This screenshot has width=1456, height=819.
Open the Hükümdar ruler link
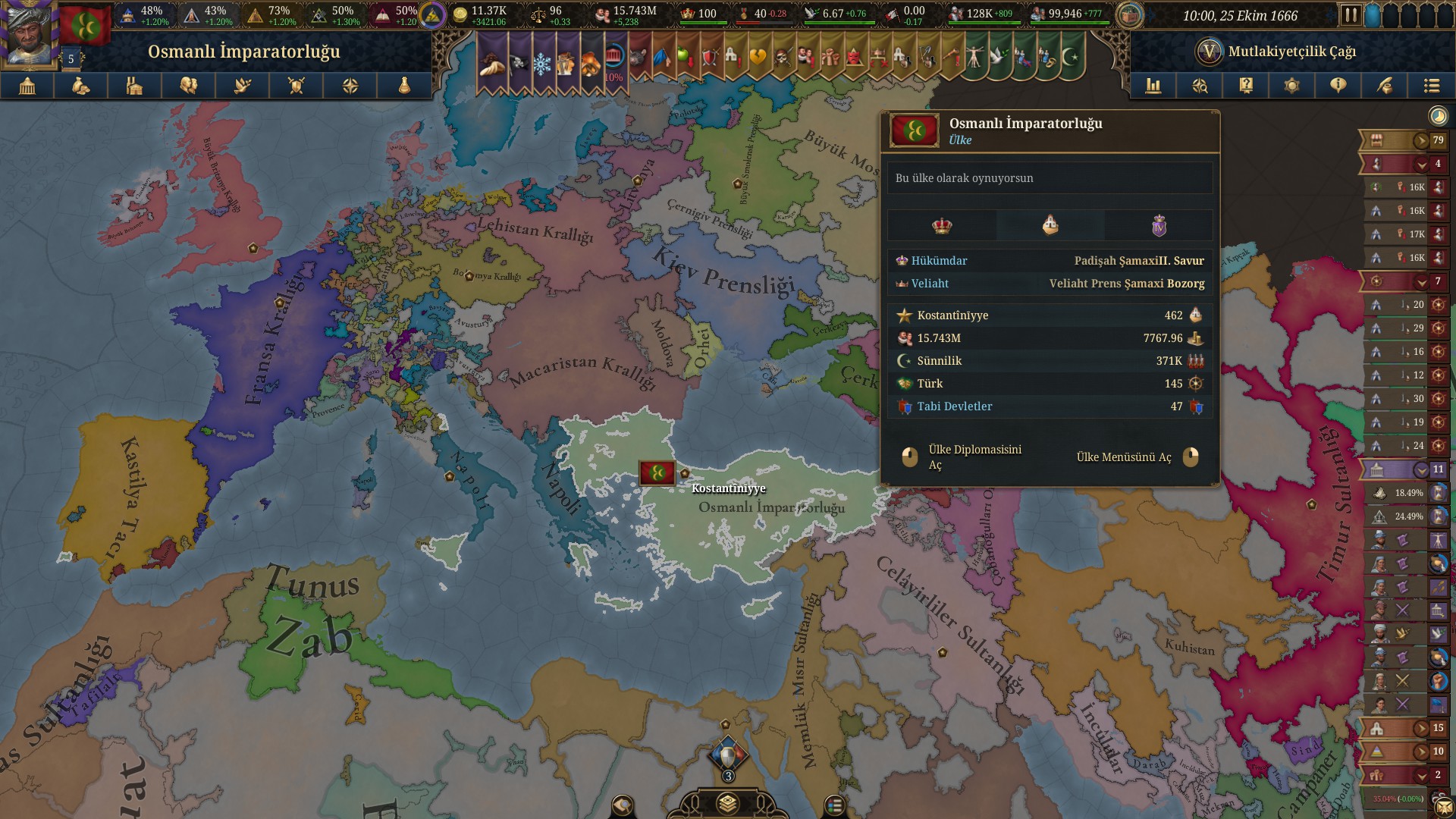click(939, 261)
